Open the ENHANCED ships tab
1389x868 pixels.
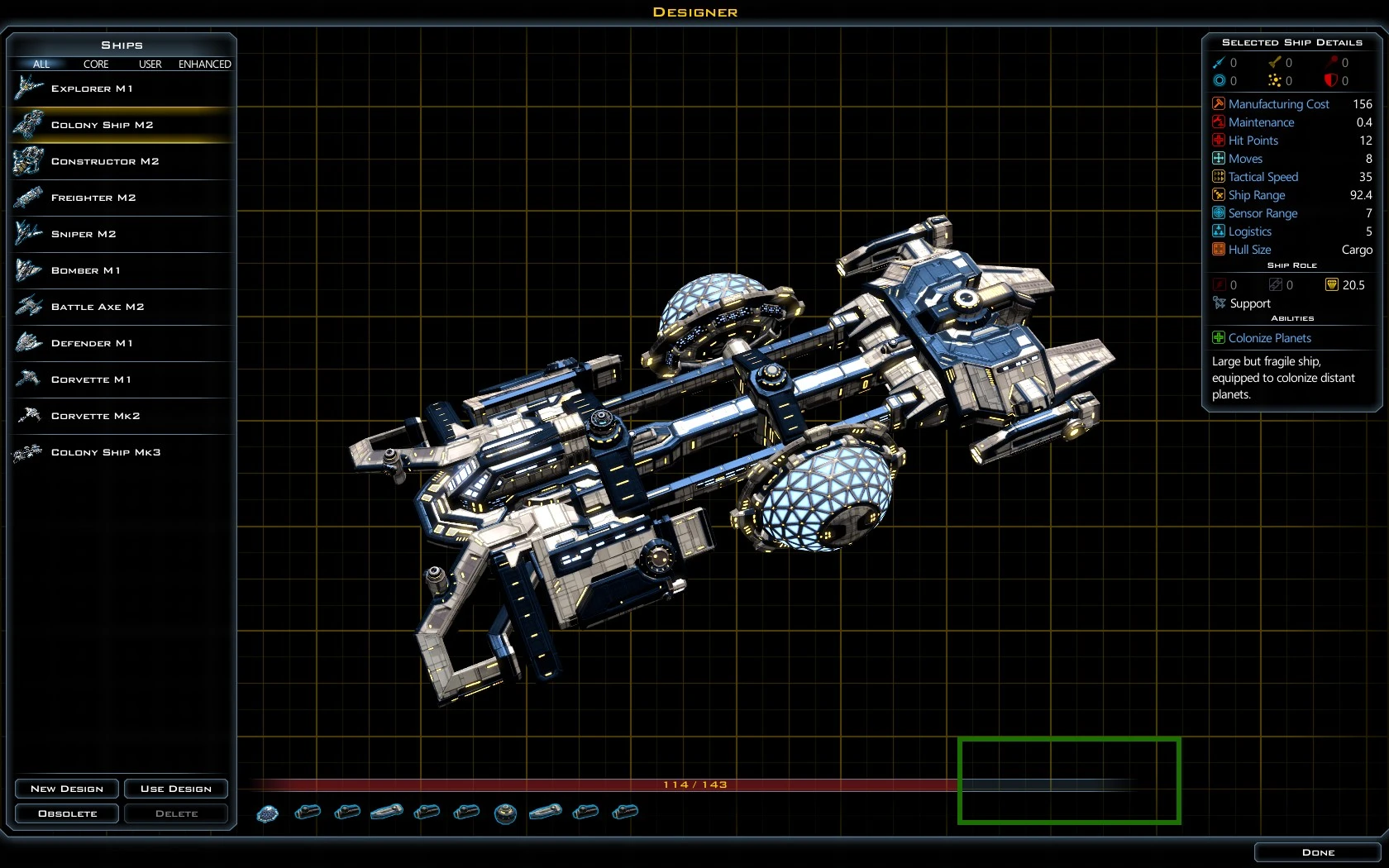[x=204, y=64]
